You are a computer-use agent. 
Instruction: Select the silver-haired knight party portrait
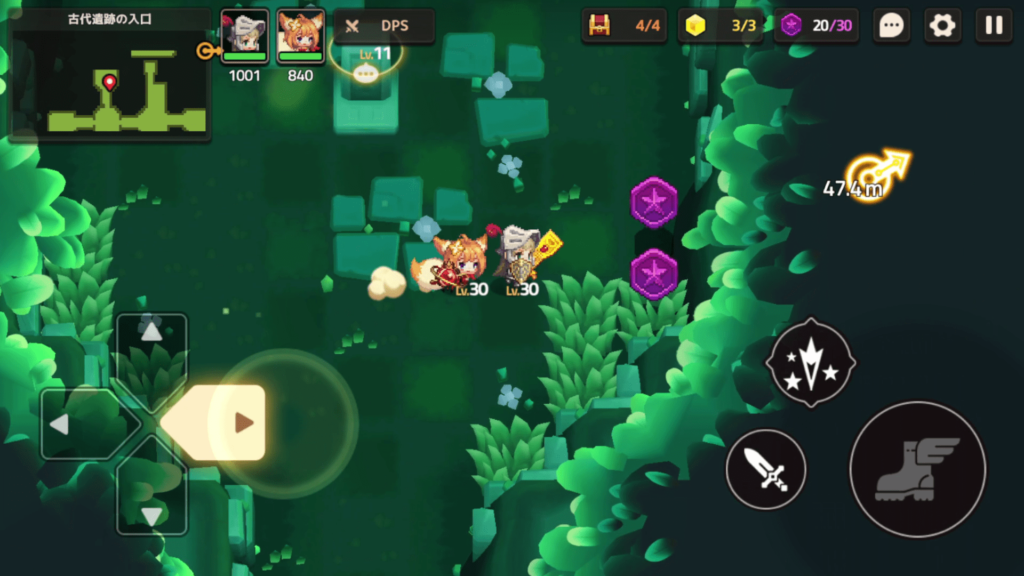[244, 38]
